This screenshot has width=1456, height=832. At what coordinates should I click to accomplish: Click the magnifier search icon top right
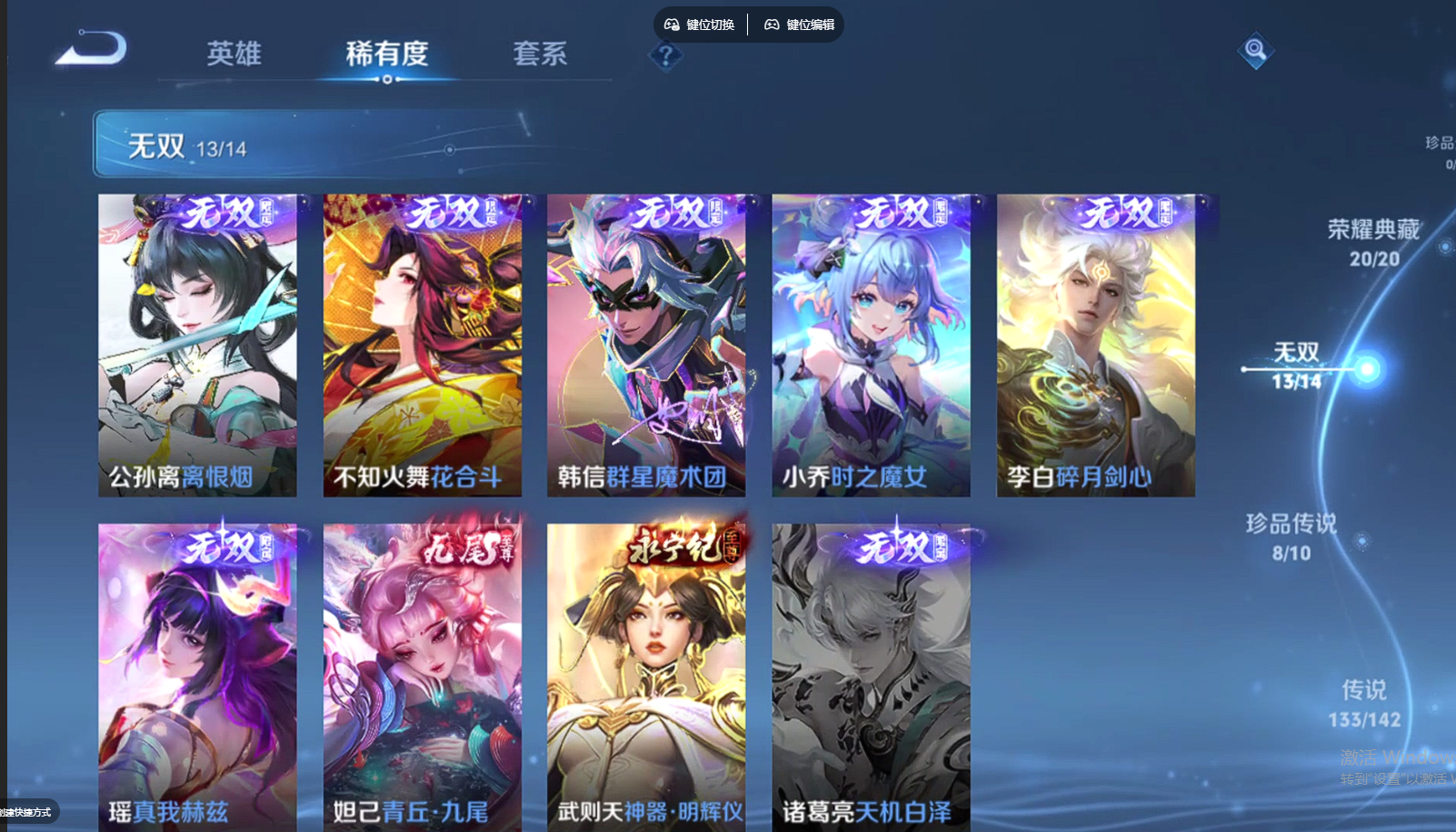point(1254,52)
